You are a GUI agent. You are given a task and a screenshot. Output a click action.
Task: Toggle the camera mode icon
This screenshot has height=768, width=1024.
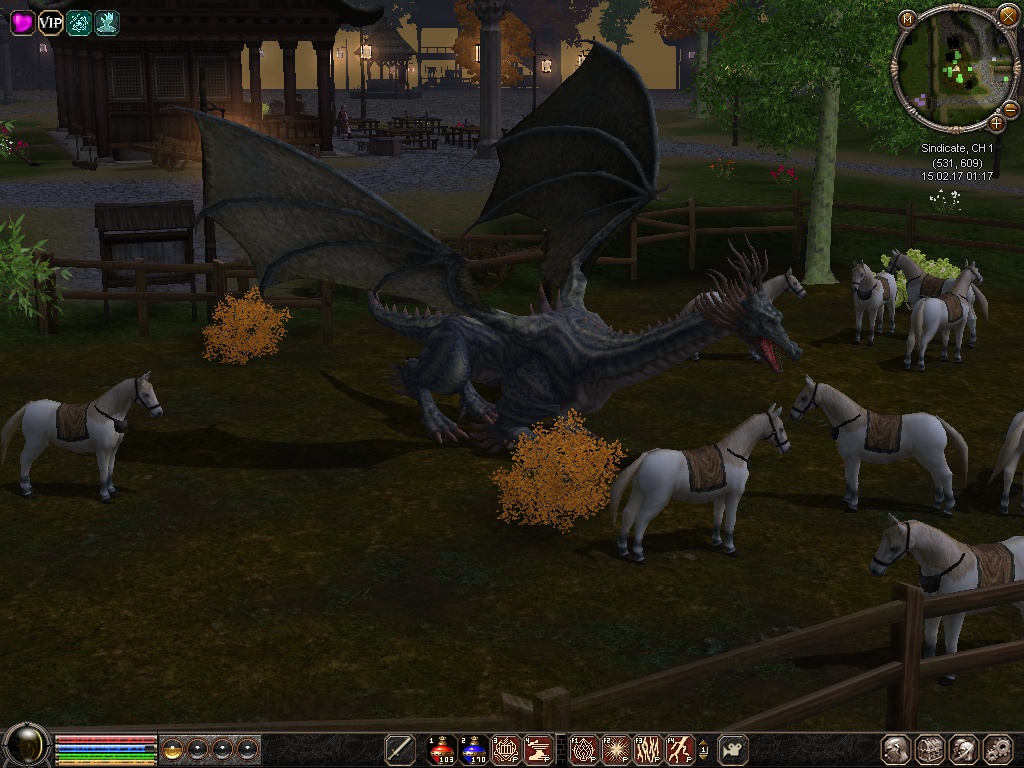[733, 749]
